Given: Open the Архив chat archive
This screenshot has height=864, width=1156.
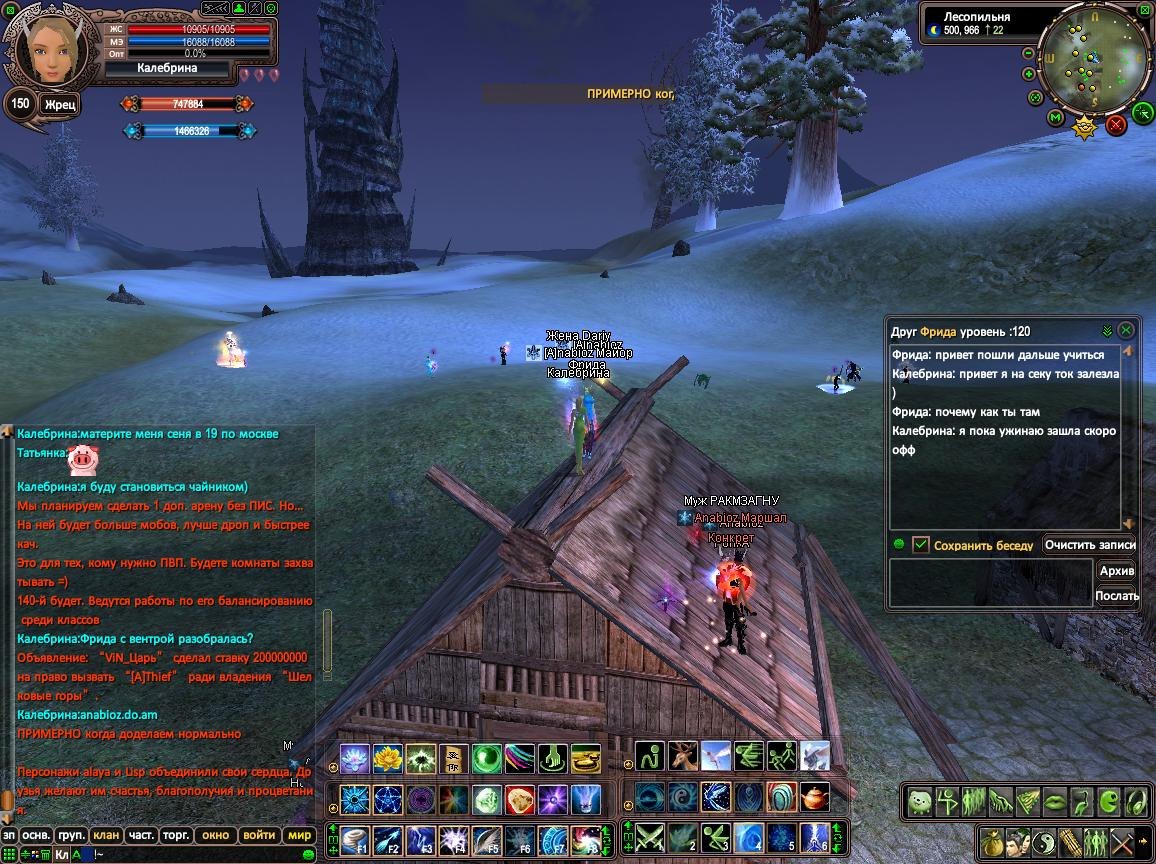Looking at the screenshot, I should coord(1116,570).
